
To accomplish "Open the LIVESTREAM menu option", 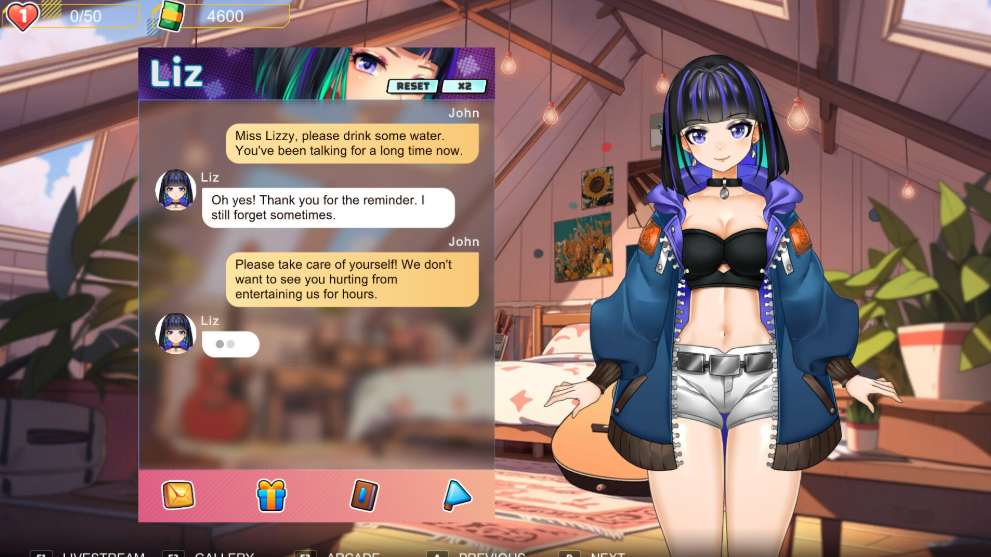I will (100, 553).
